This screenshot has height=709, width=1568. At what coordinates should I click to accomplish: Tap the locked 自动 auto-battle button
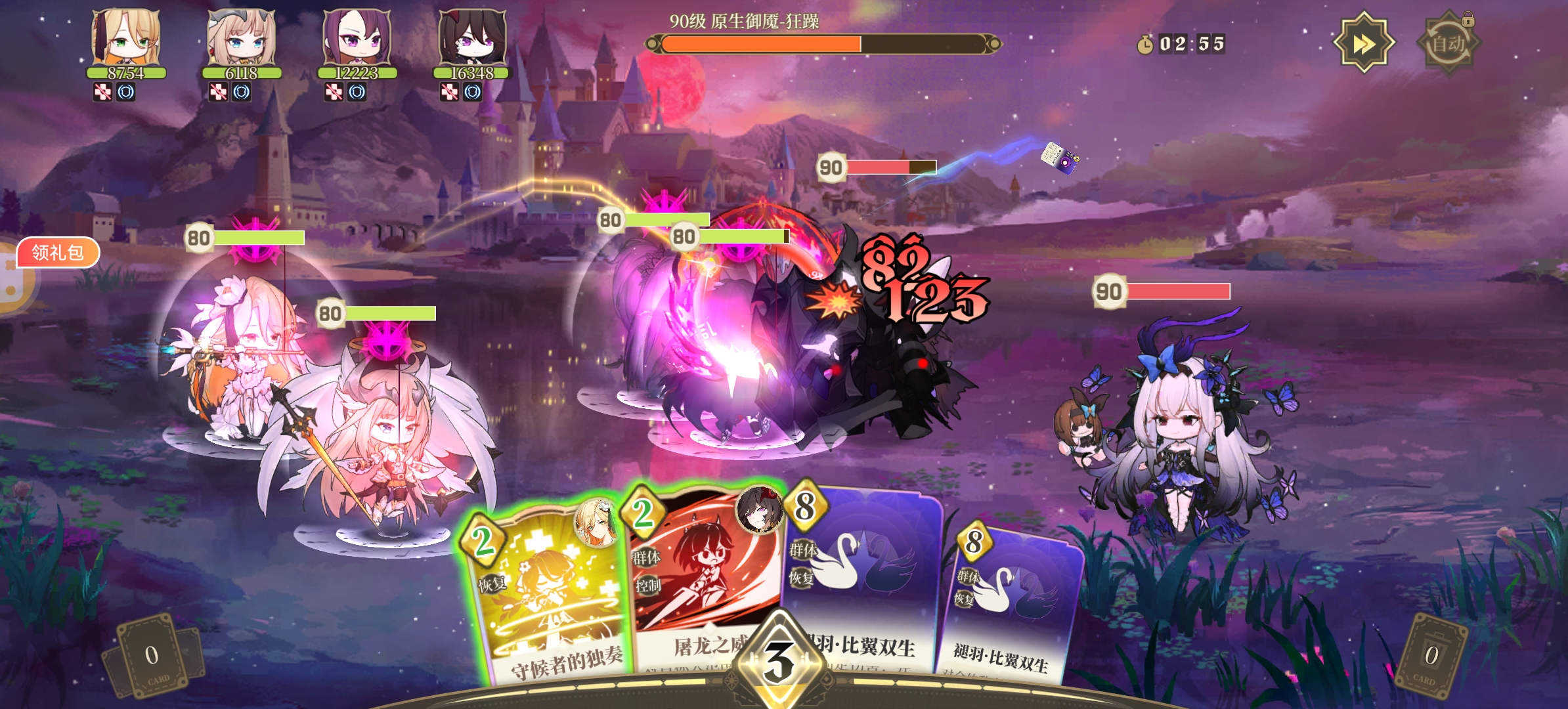(x=1448, y=43)
